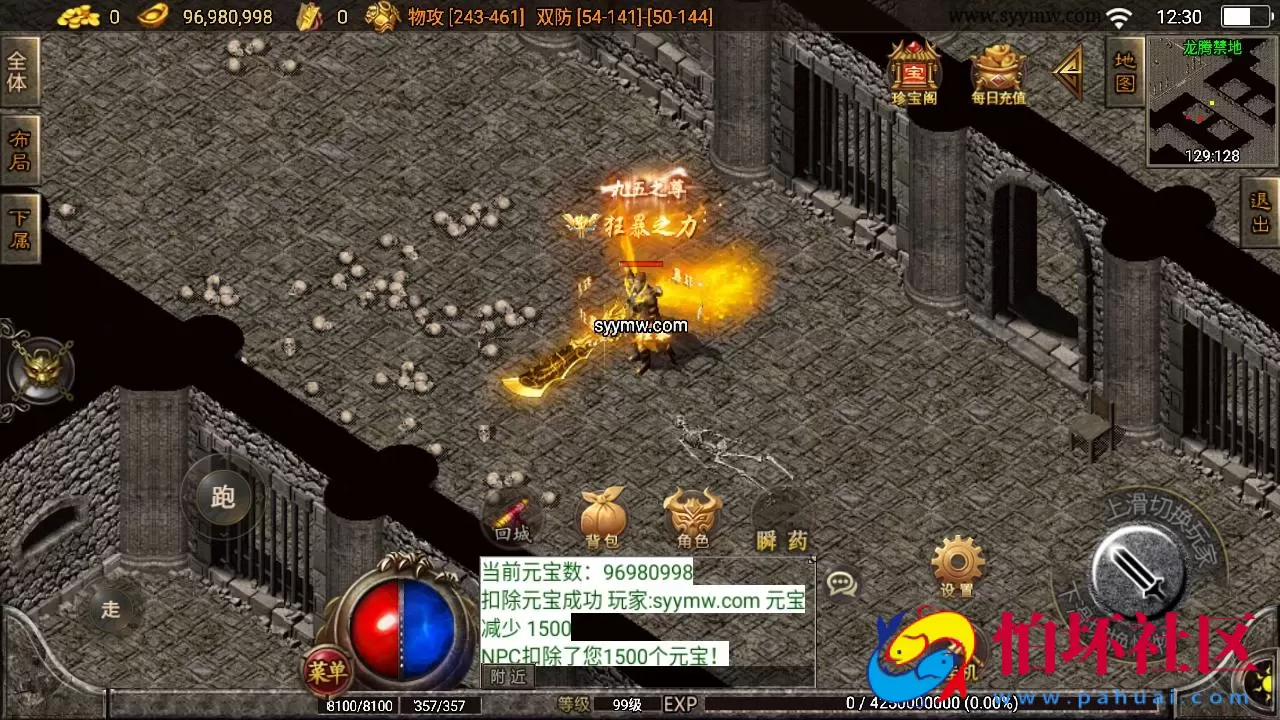Expand the 菜单 menu
Viewport: 1280px width, 720px height.
coord(325,673)
